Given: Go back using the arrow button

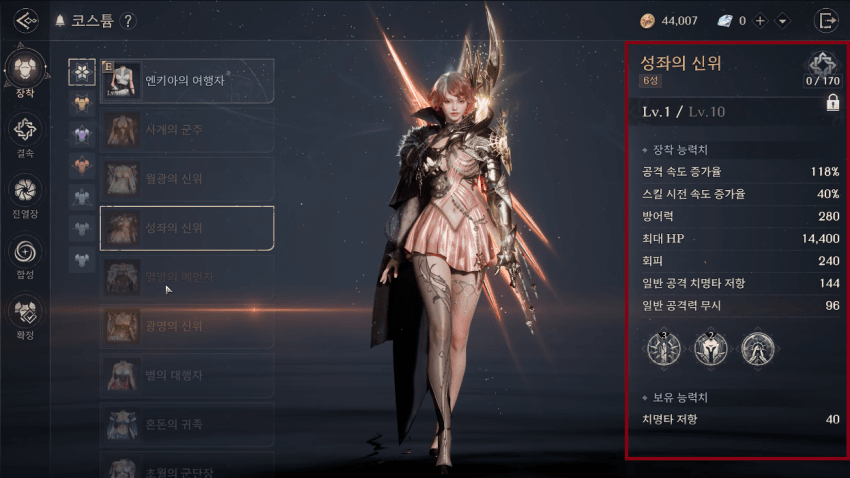Looking at the screenshot, I should [x=26, y=21].
